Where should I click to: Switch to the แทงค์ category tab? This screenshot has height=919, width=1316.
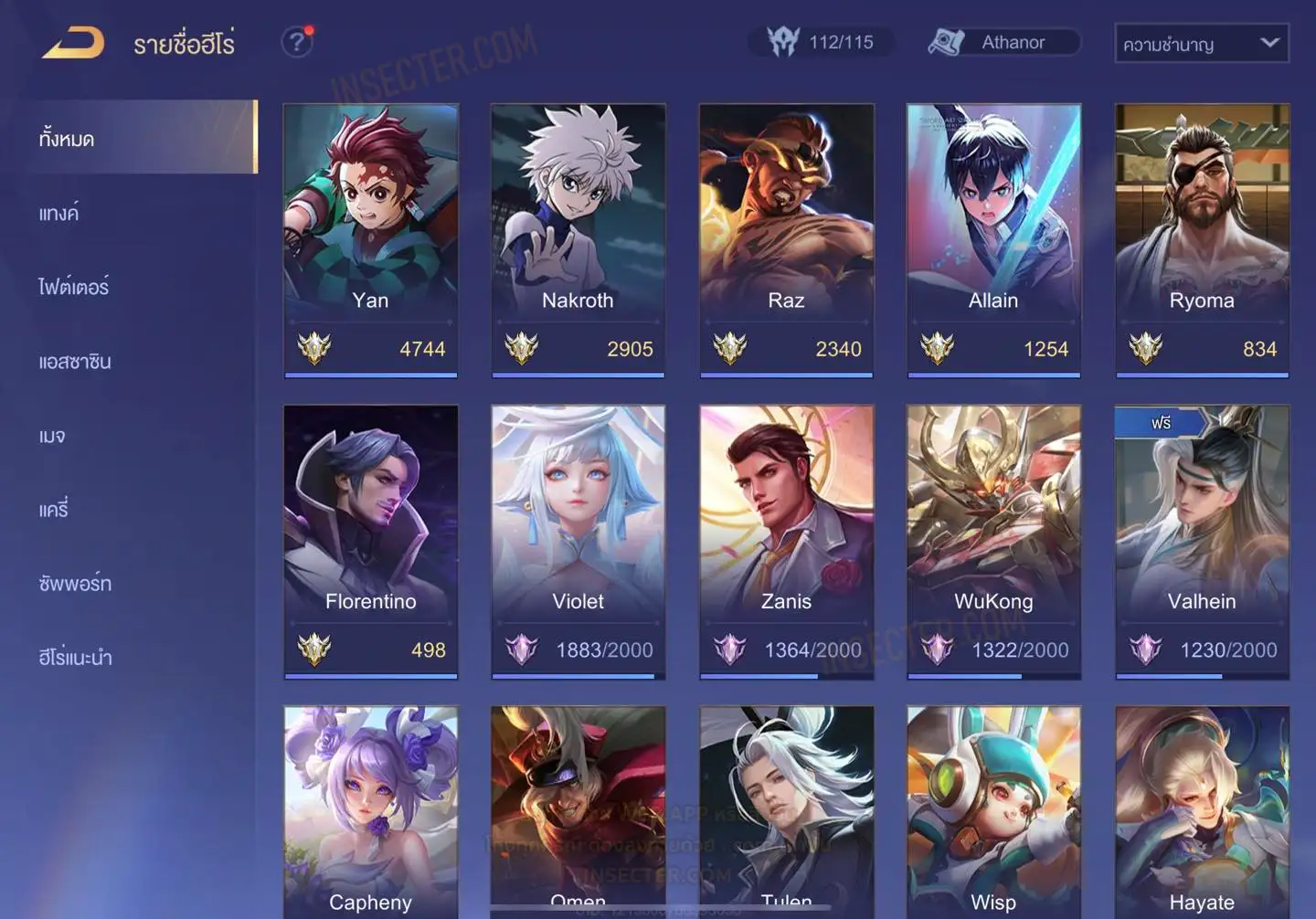(x=59, y=214)
